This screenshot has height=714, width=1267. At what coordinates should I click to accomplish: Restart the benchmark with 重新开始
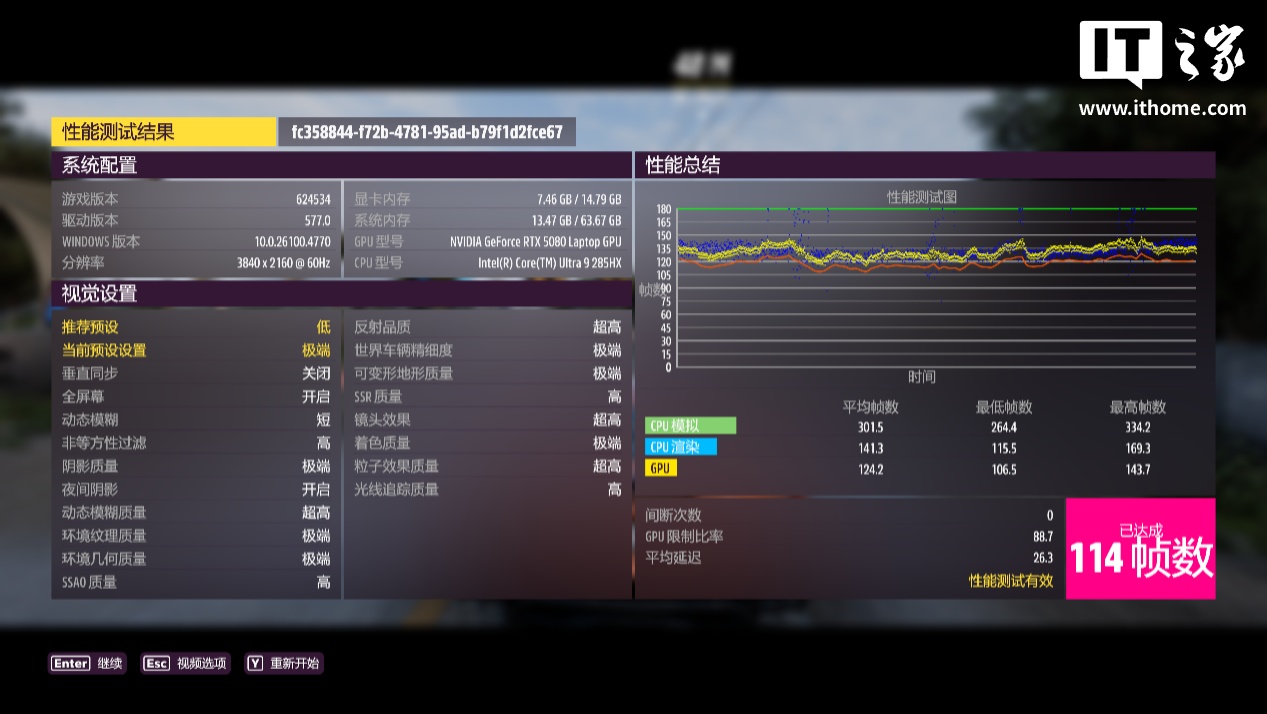point(285,663)
